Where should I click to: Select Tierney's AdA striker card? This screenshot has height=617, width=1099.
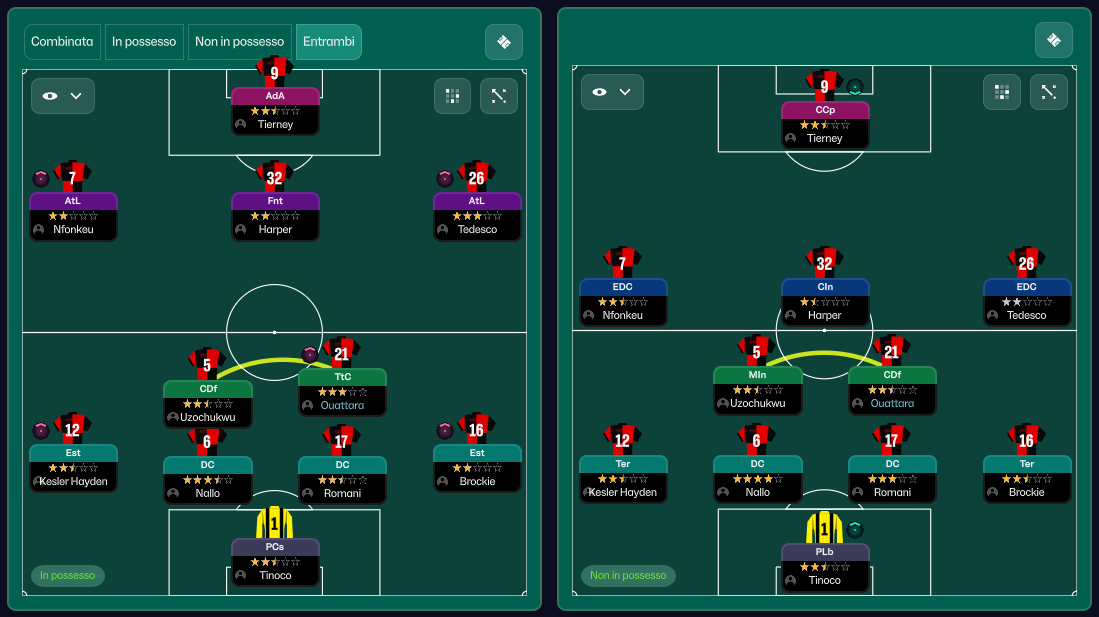[275, 111]
